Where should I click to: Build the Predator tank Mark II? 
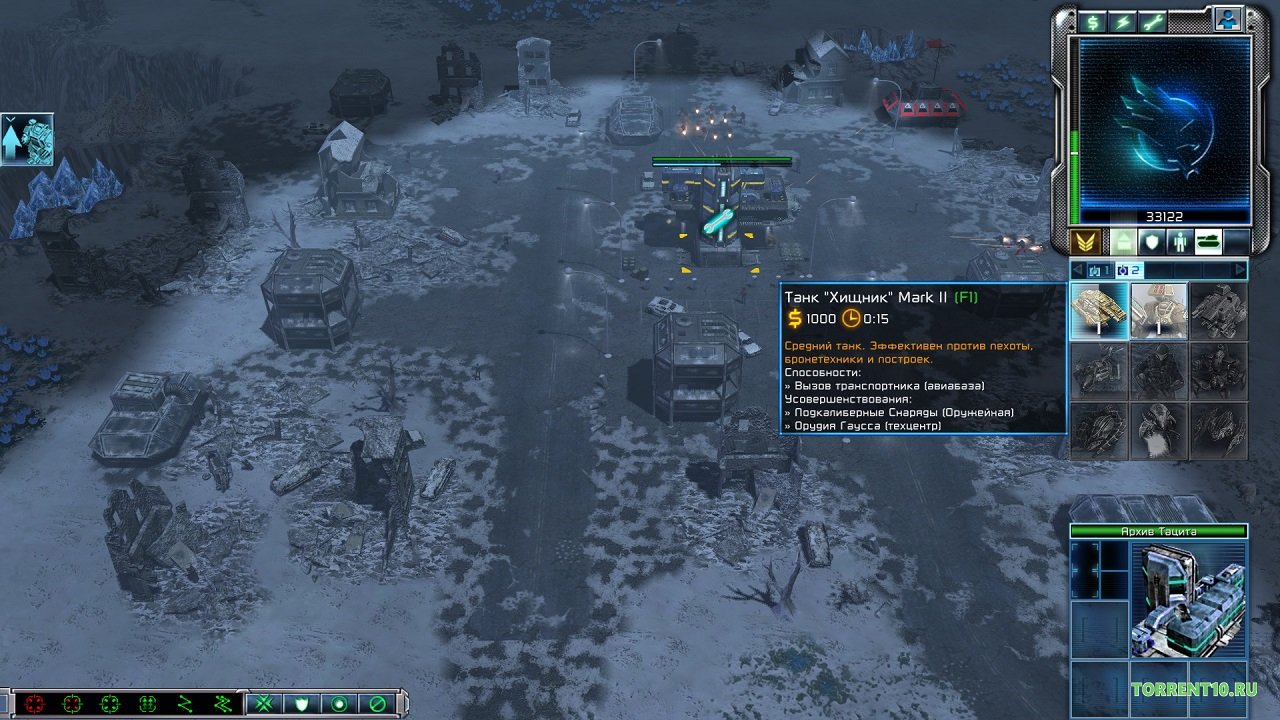coord(1099,311)
